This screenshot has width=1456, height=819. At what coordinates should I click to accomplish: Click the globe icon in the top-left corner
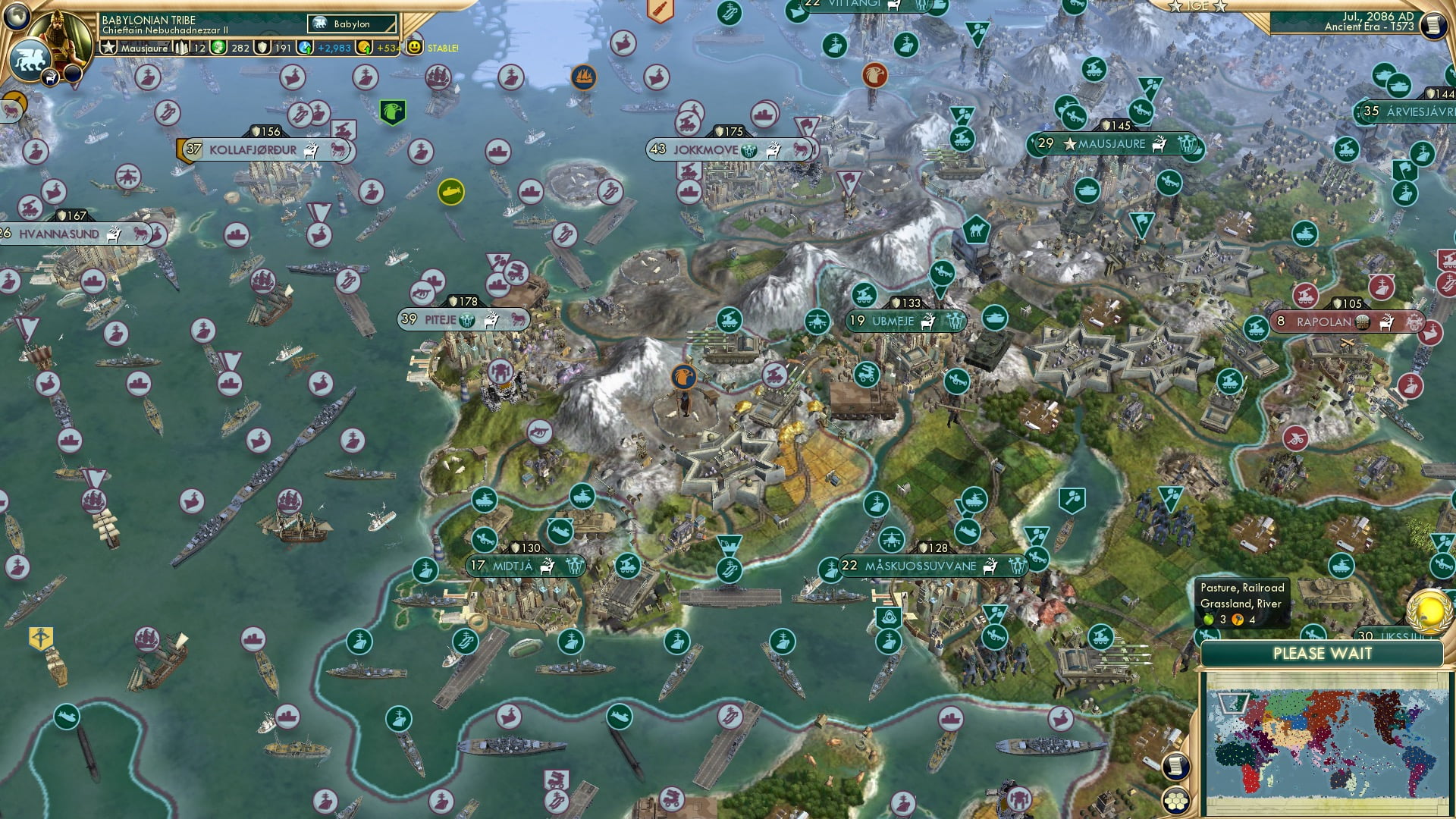(x=16, y=15)
